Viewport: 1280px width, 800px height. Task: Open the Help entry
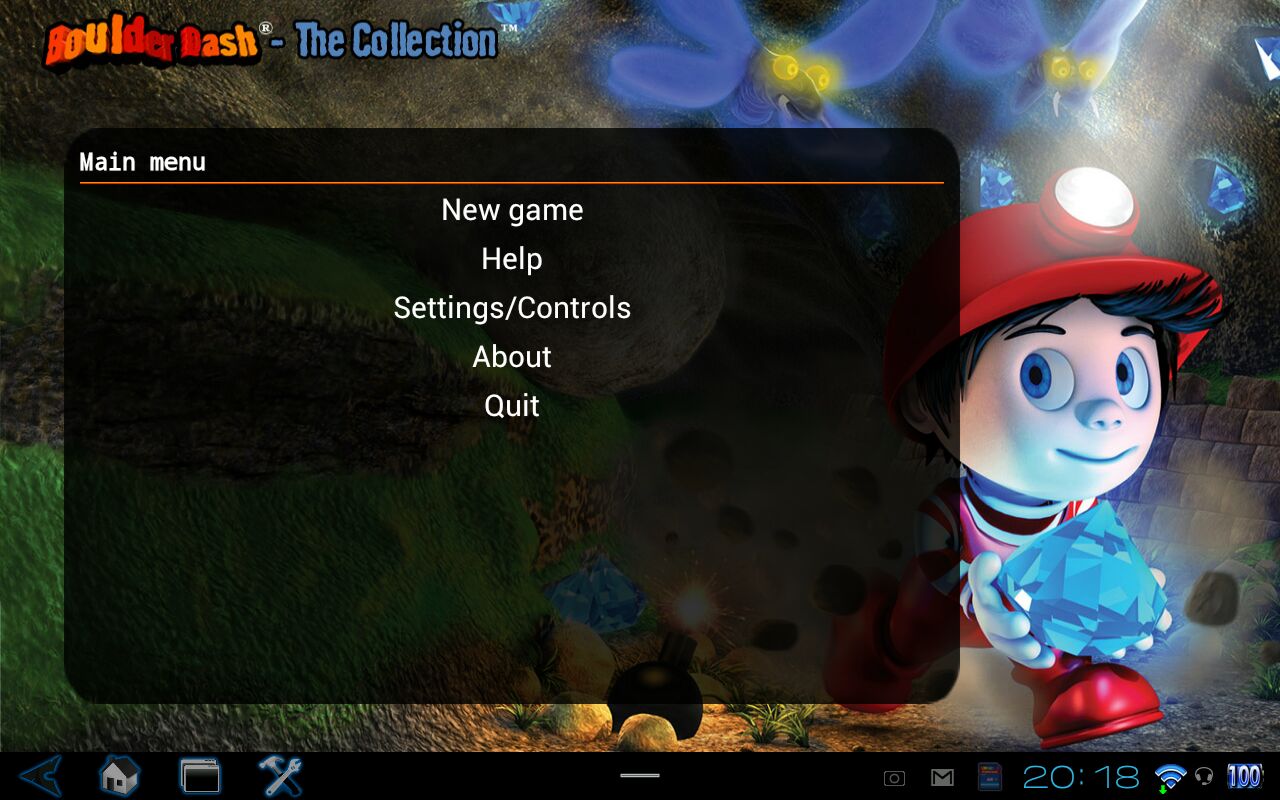click(x=512, y=259)
